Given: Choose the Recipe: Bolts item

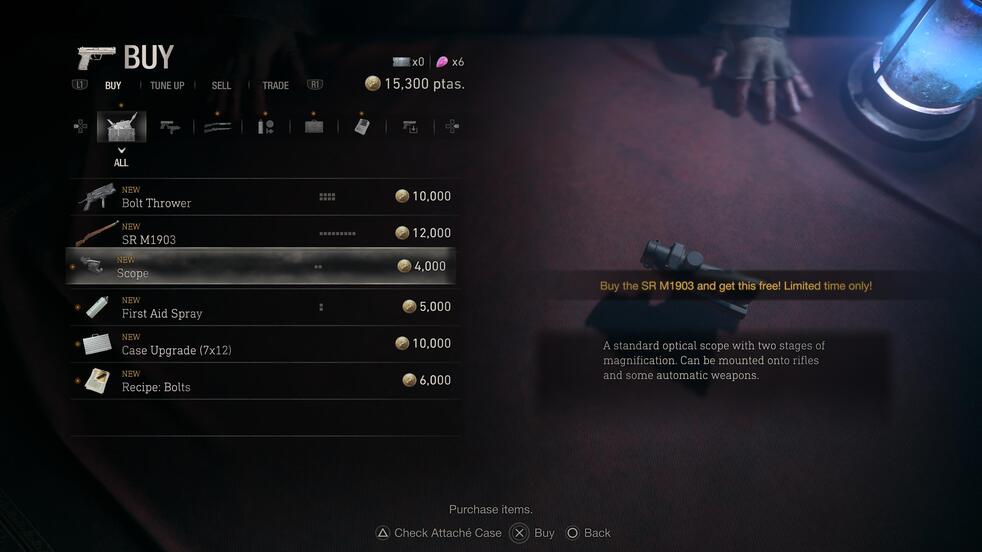Looking at the screenshot, I should (265, 381).
